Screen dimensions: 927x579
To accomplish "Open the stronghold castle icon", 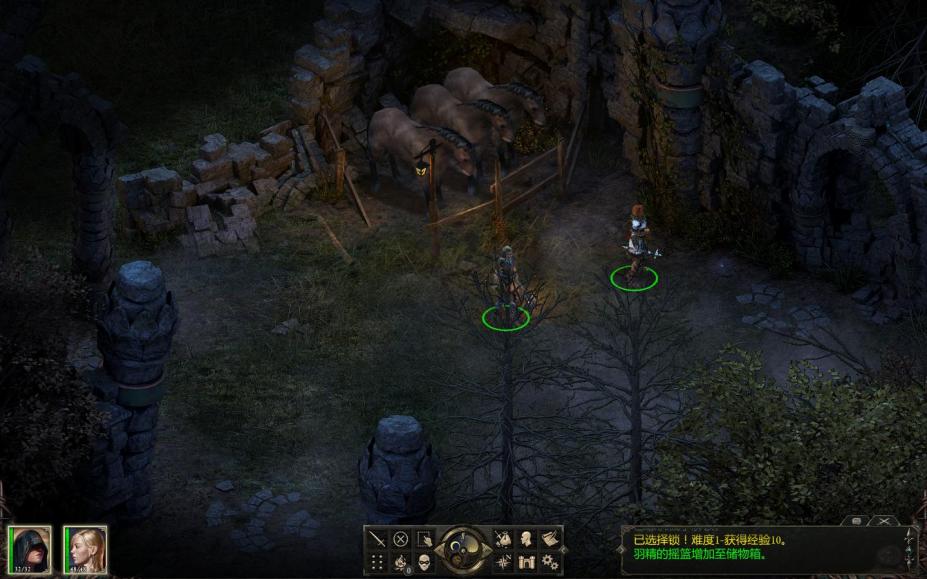I will point(526,561).
